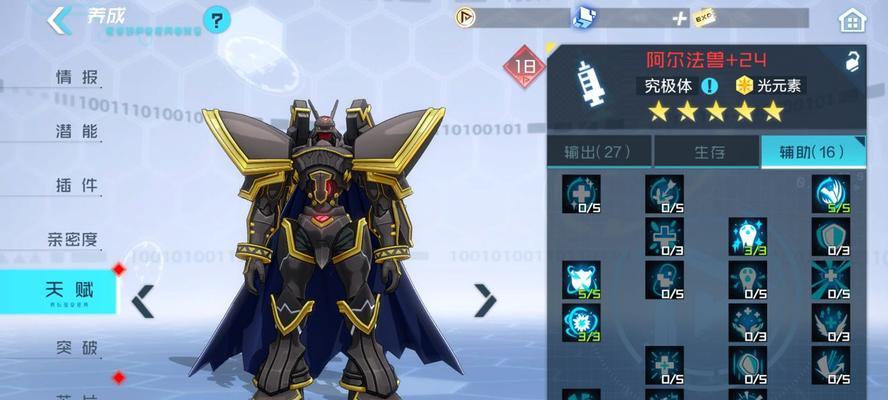888x400 pixels.
Task: Open the 情报 info menu
Action: (x=76, y=77)
